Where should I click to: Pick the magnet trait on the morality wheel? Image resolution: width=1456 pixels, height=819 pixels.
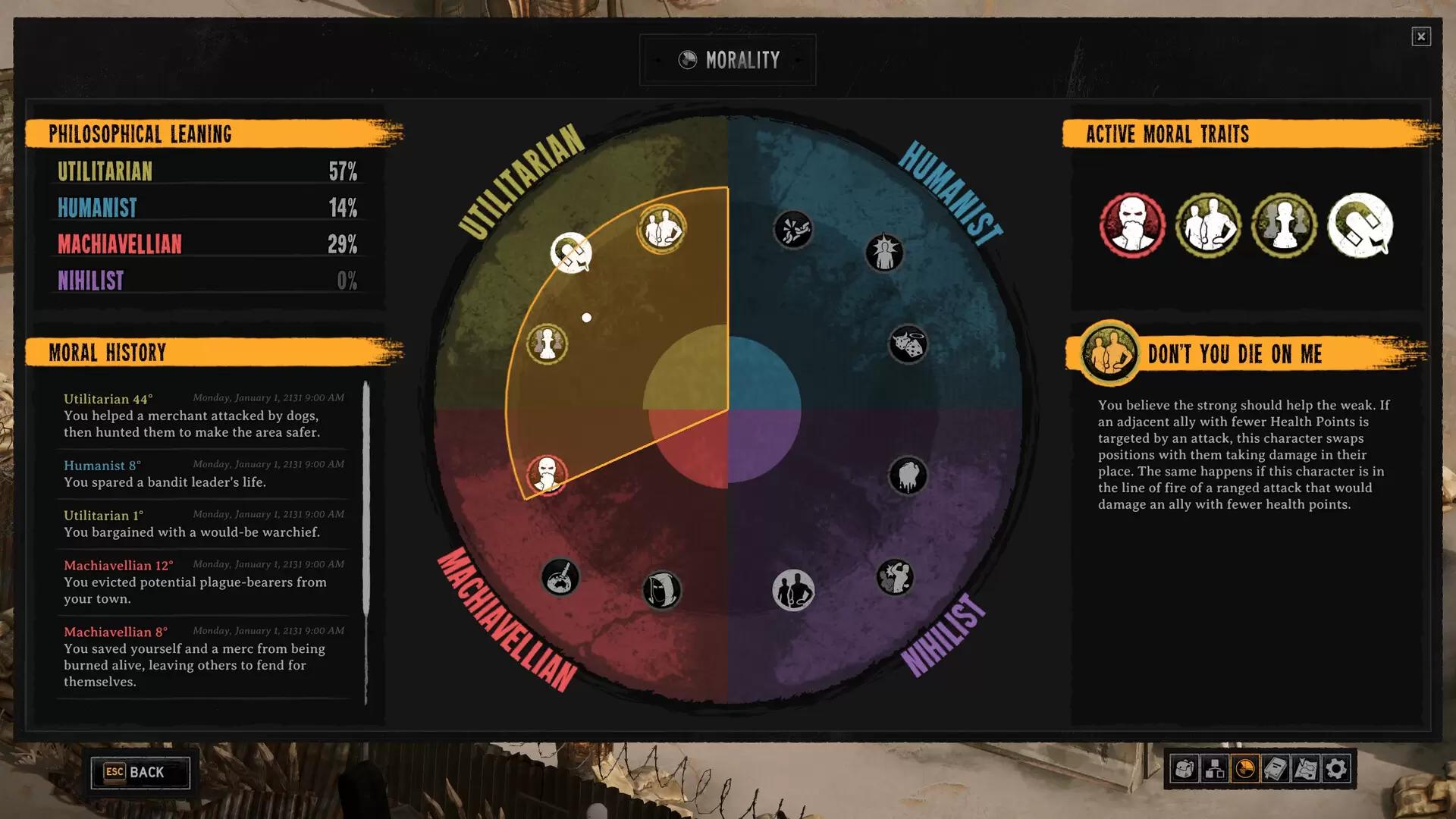571,253
